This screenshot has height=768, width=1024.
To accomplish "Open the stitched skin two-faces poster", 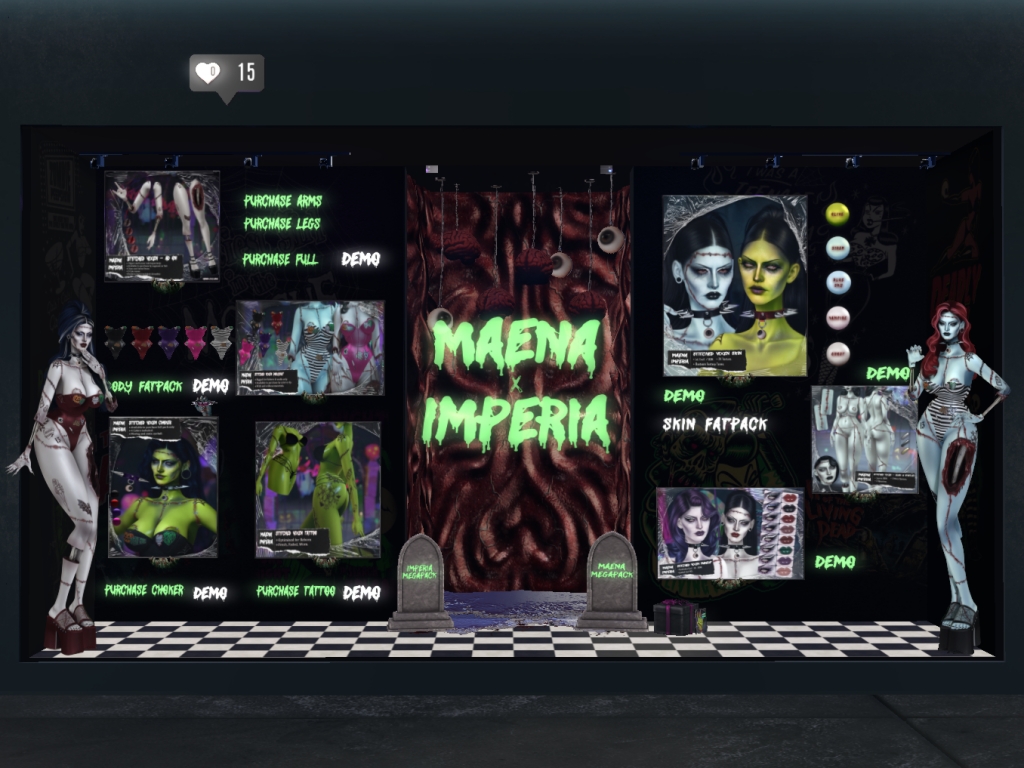I will (734, 285).
